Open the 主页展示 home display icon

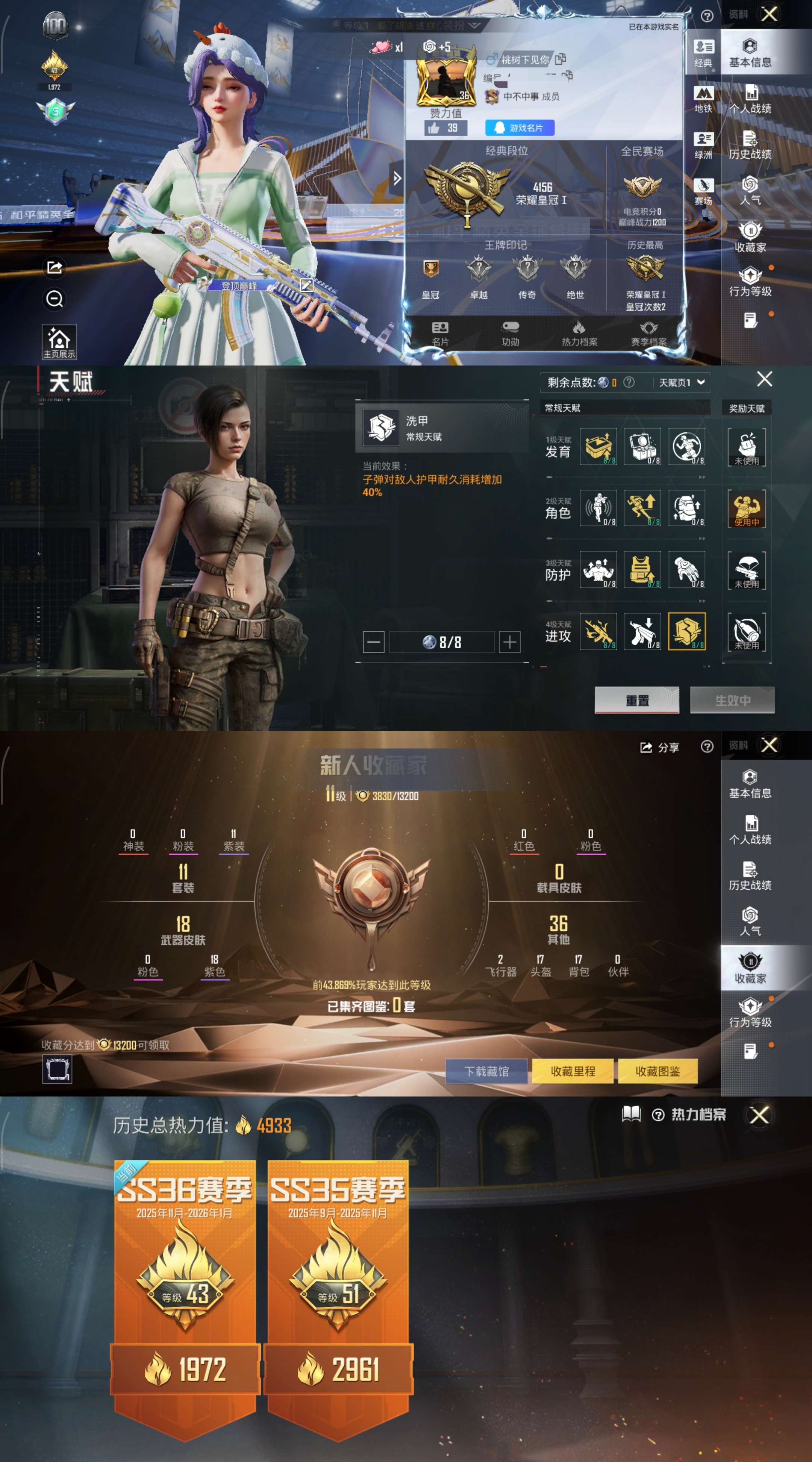(59, 338)
